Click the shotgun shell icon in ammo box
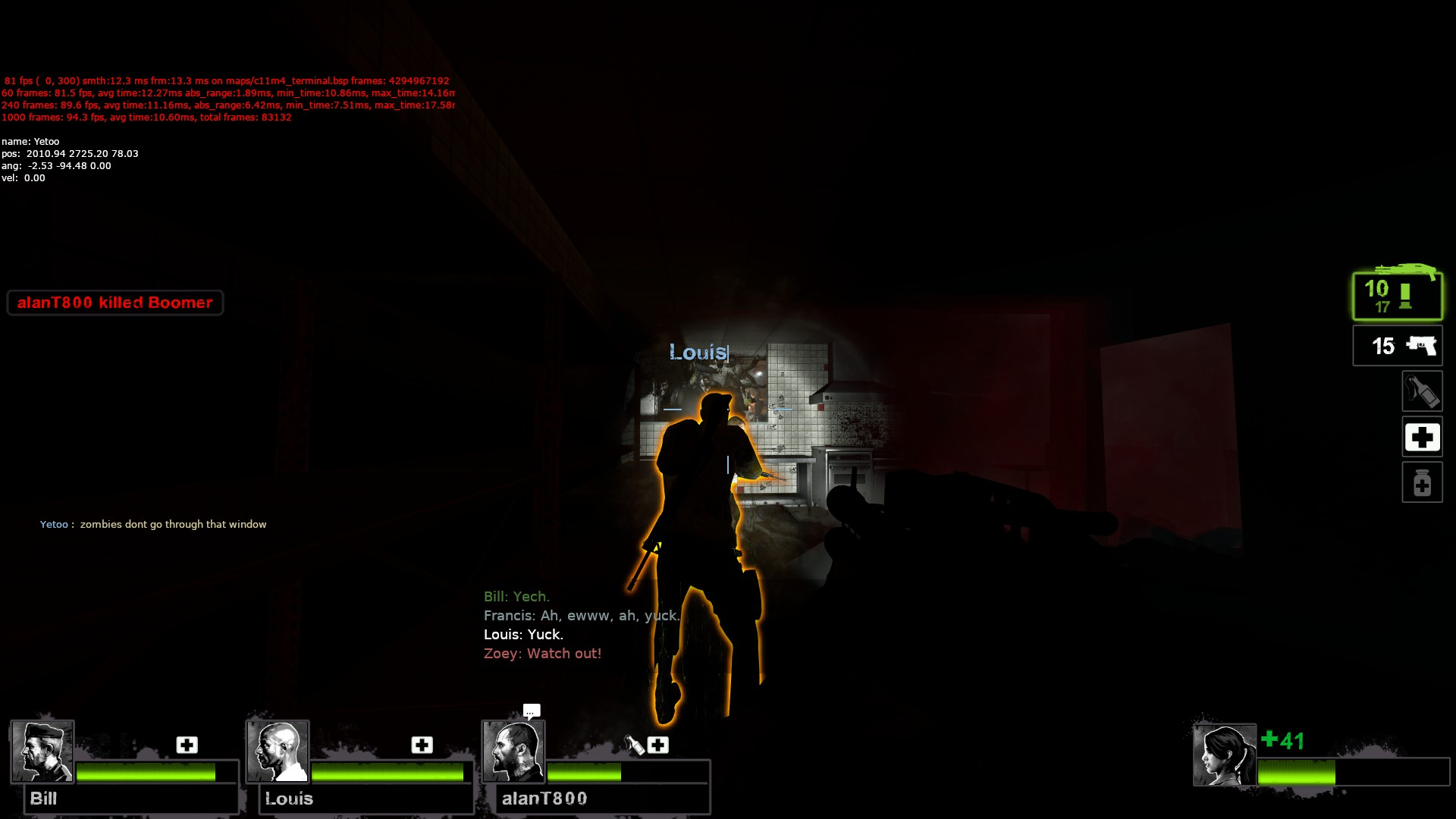This screenshot has height=819, width=1456. (x=1407, y=297)
